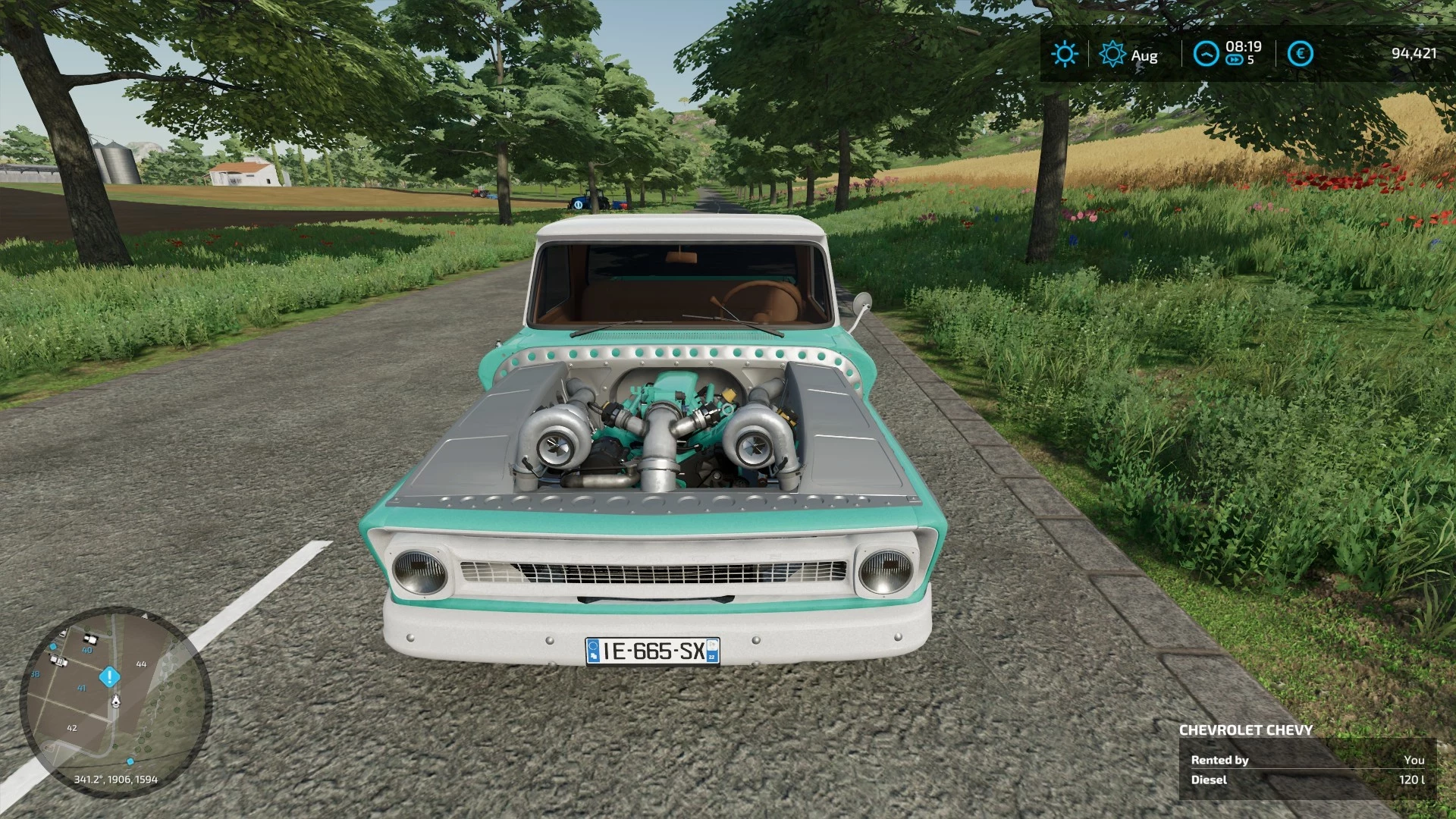Click the current weather sun icon
Image resolution: width=1456 pixels, height=819 pixels.
[1065, 53]
